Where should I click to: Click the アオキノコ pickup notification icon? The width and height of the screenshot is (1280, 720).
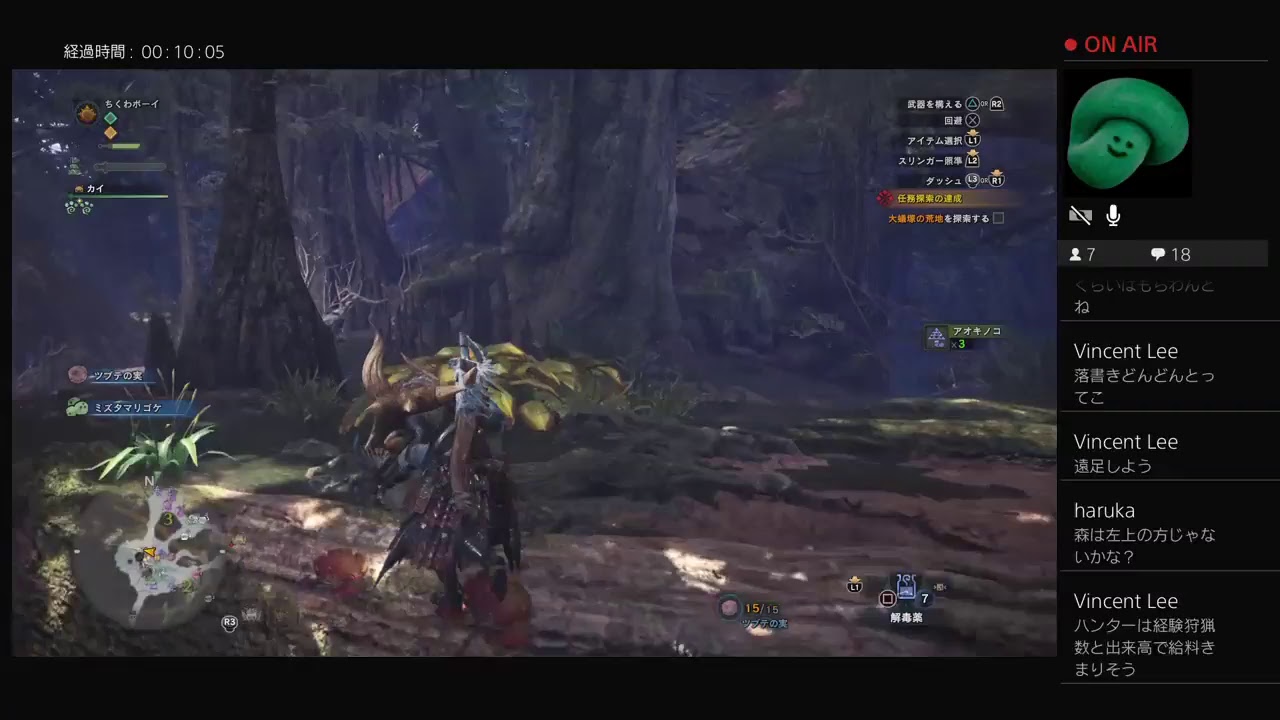936,336
